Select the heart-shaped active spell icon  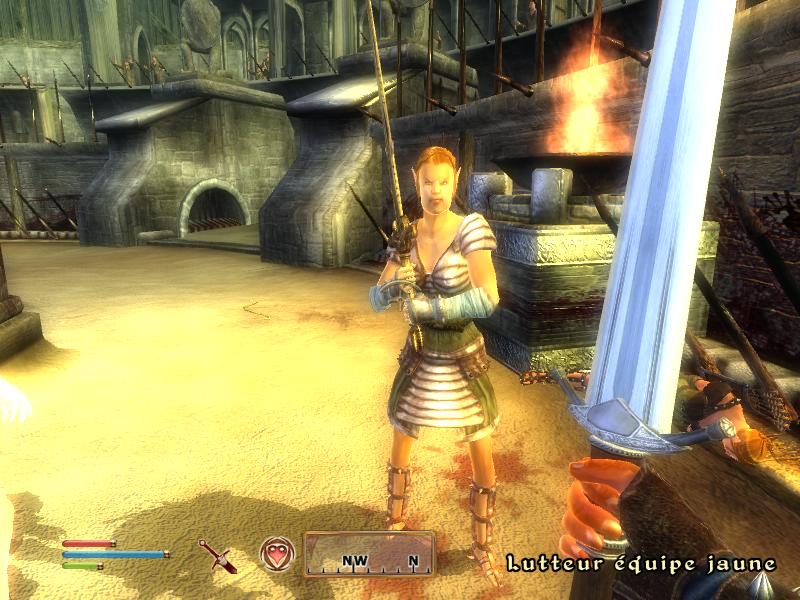(x=275, y=553)
